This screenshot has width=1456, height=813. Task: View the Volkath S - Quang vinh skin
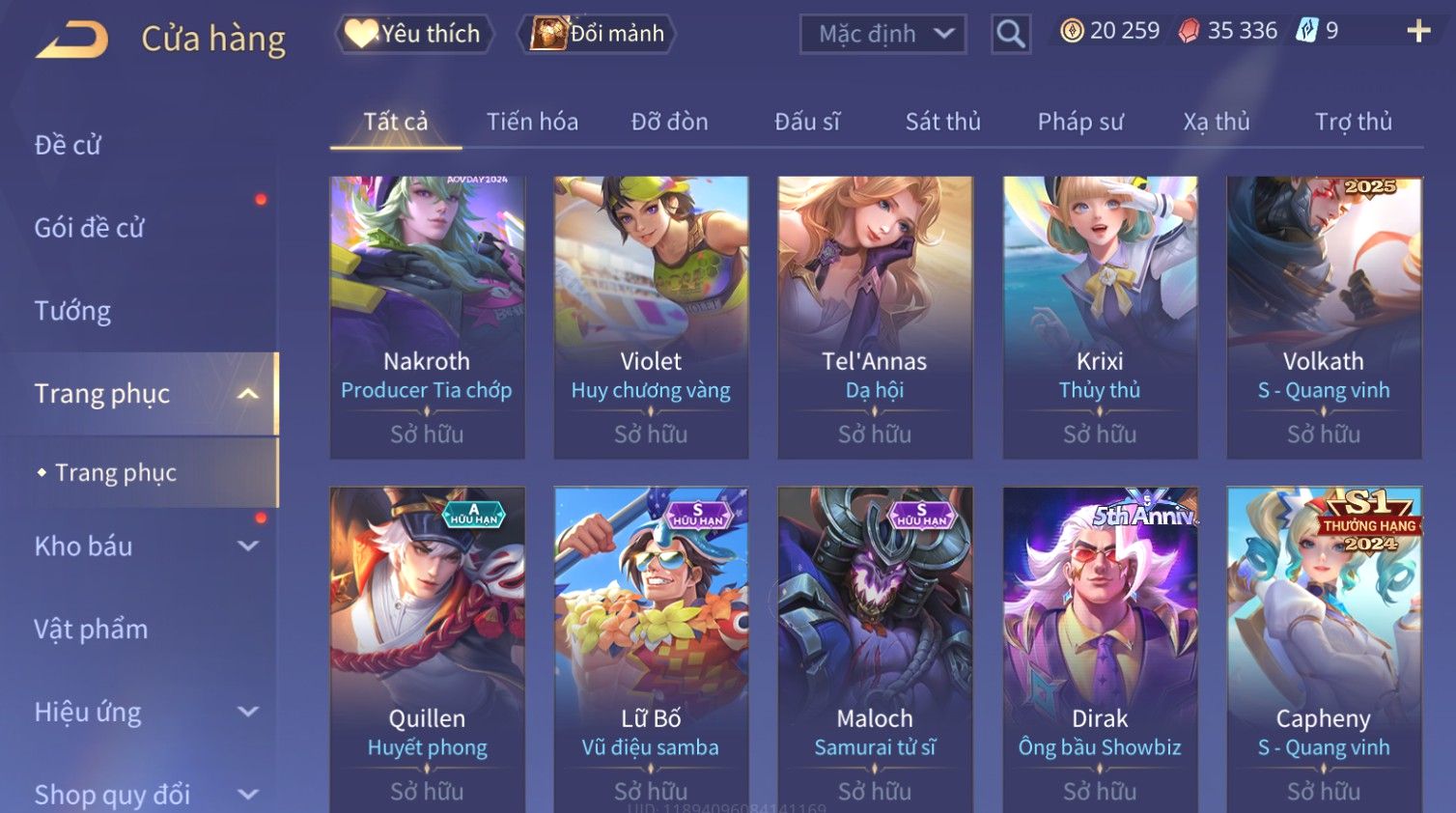1324,316
